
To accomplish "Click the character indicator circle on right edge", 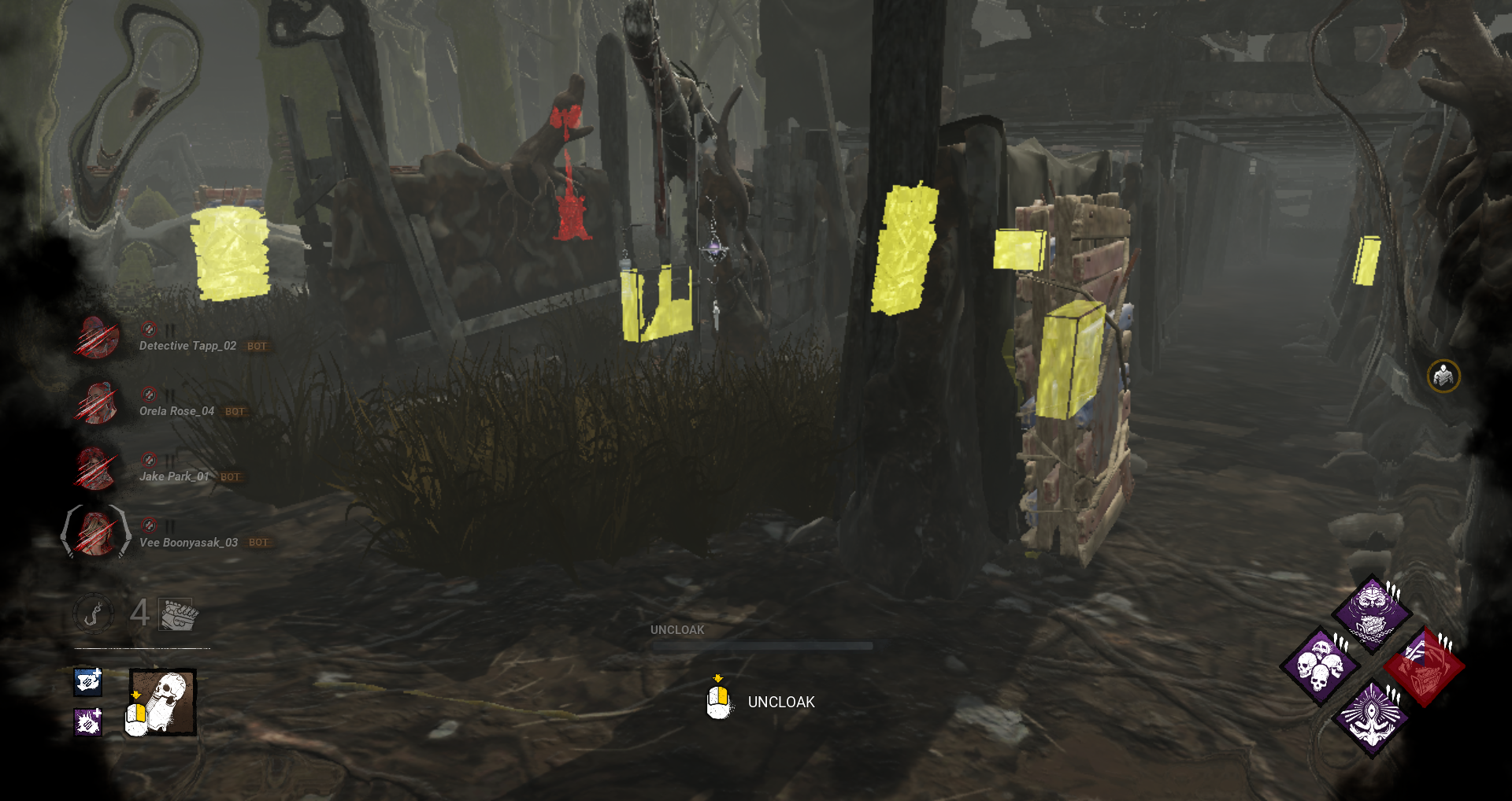I will click(x=1443, y=376).
